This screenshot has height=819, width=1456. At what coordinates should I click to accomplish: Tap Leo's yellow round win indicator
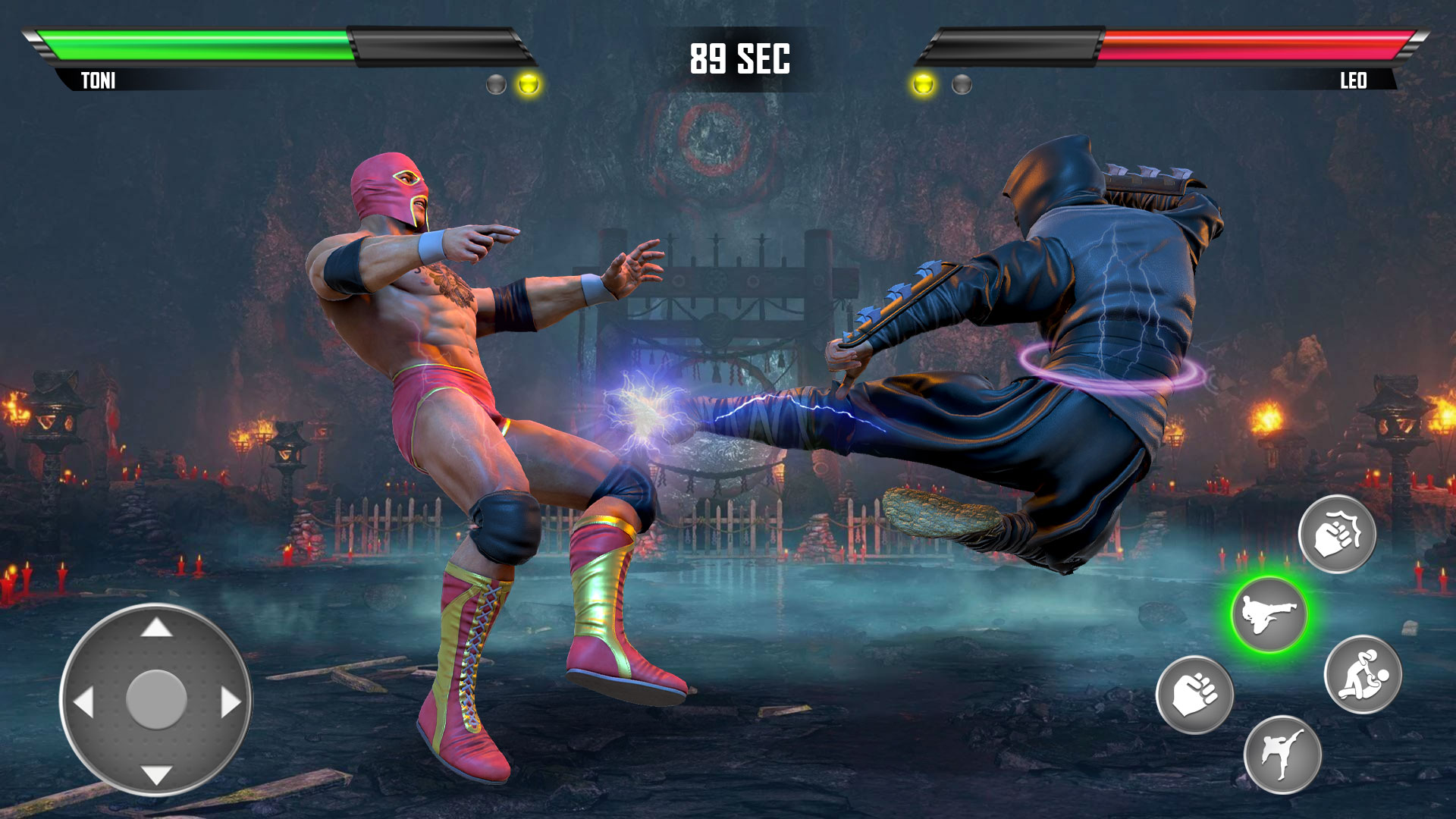(925, 85)
